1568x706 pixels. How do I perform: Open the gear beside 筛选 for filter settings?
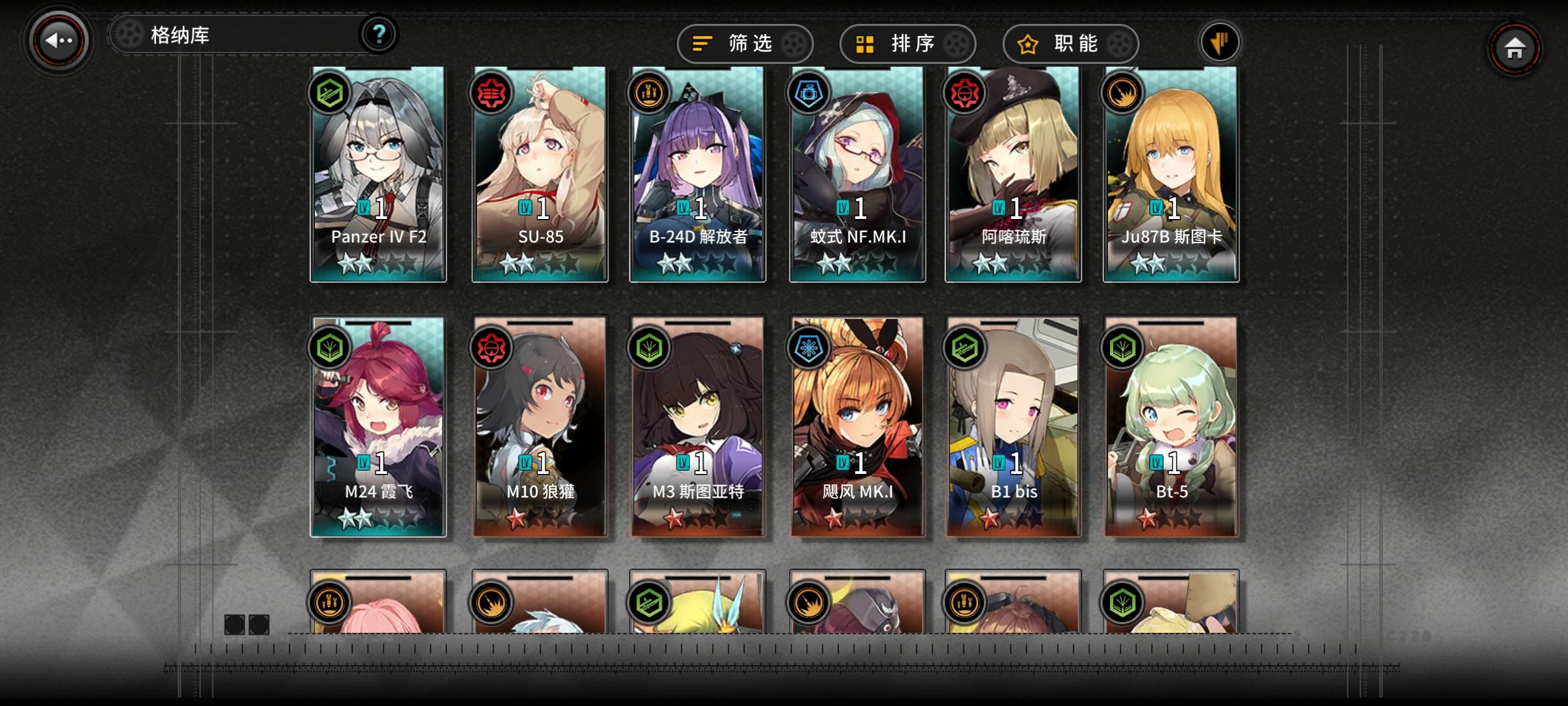[795, 43]
